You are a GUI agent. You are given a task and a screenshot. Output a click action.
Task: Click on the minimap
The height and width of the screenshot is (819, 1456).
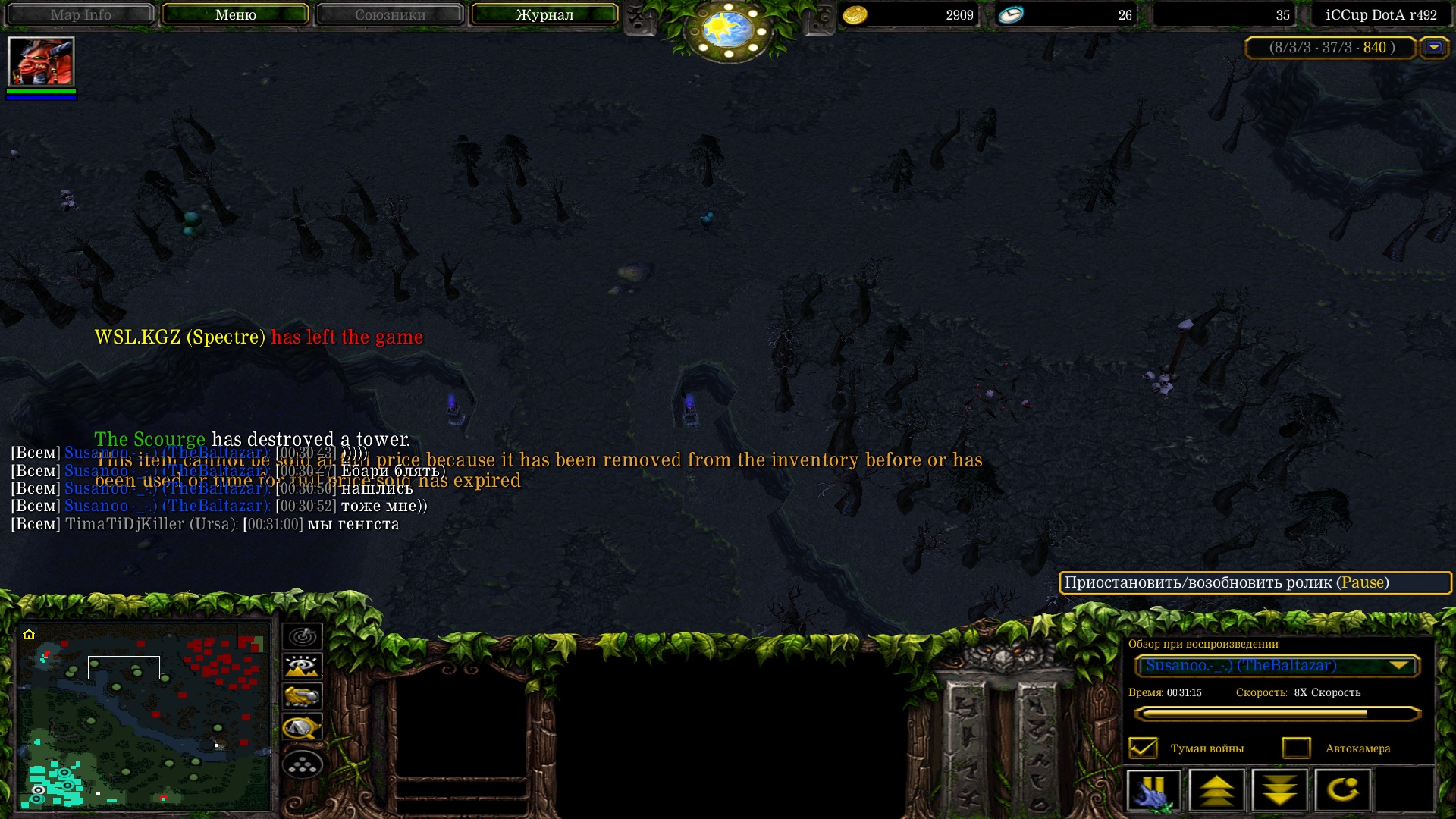(144, 715)
